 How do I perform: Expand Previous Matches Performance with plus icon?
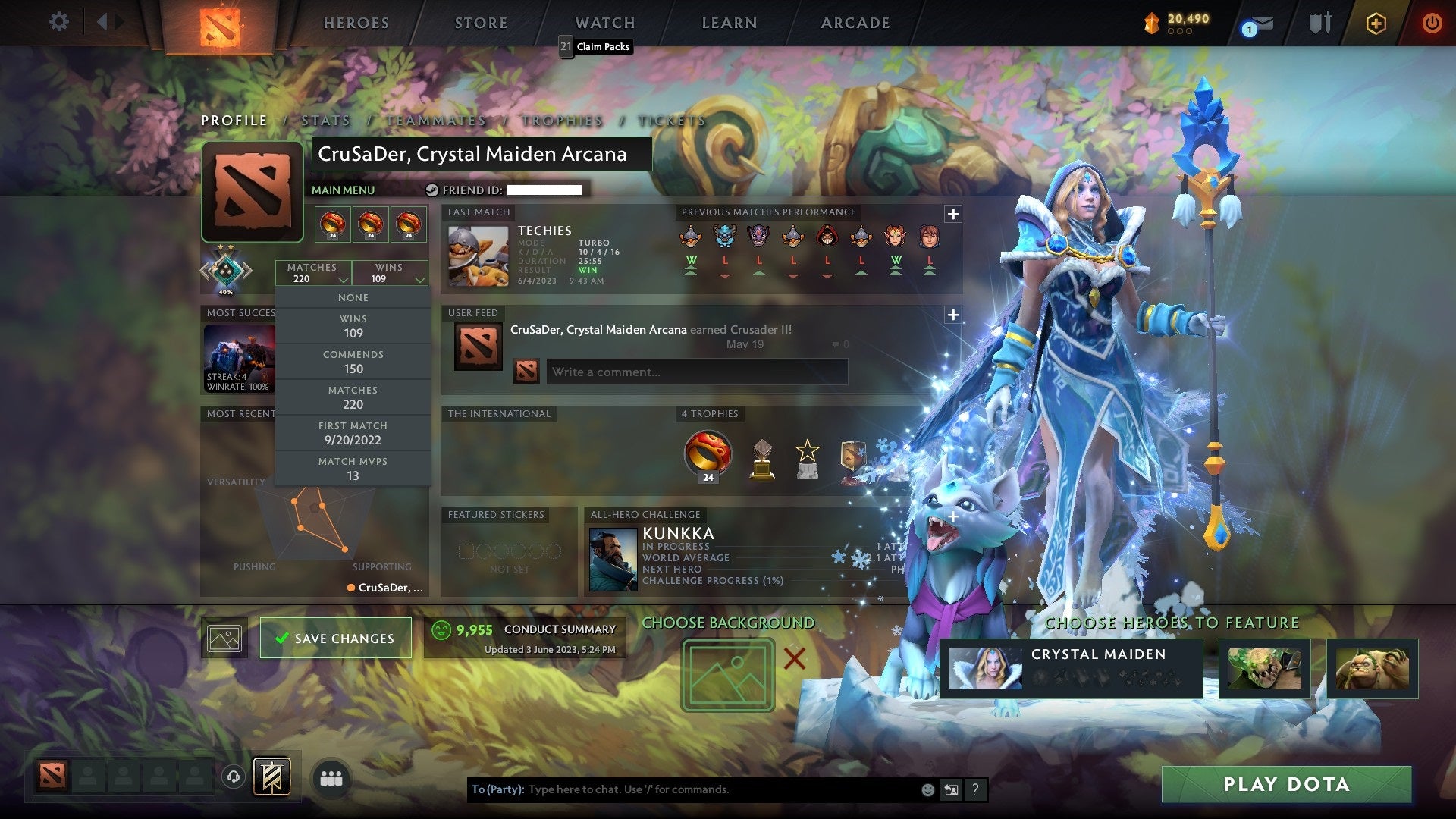(x=953, y=215)
